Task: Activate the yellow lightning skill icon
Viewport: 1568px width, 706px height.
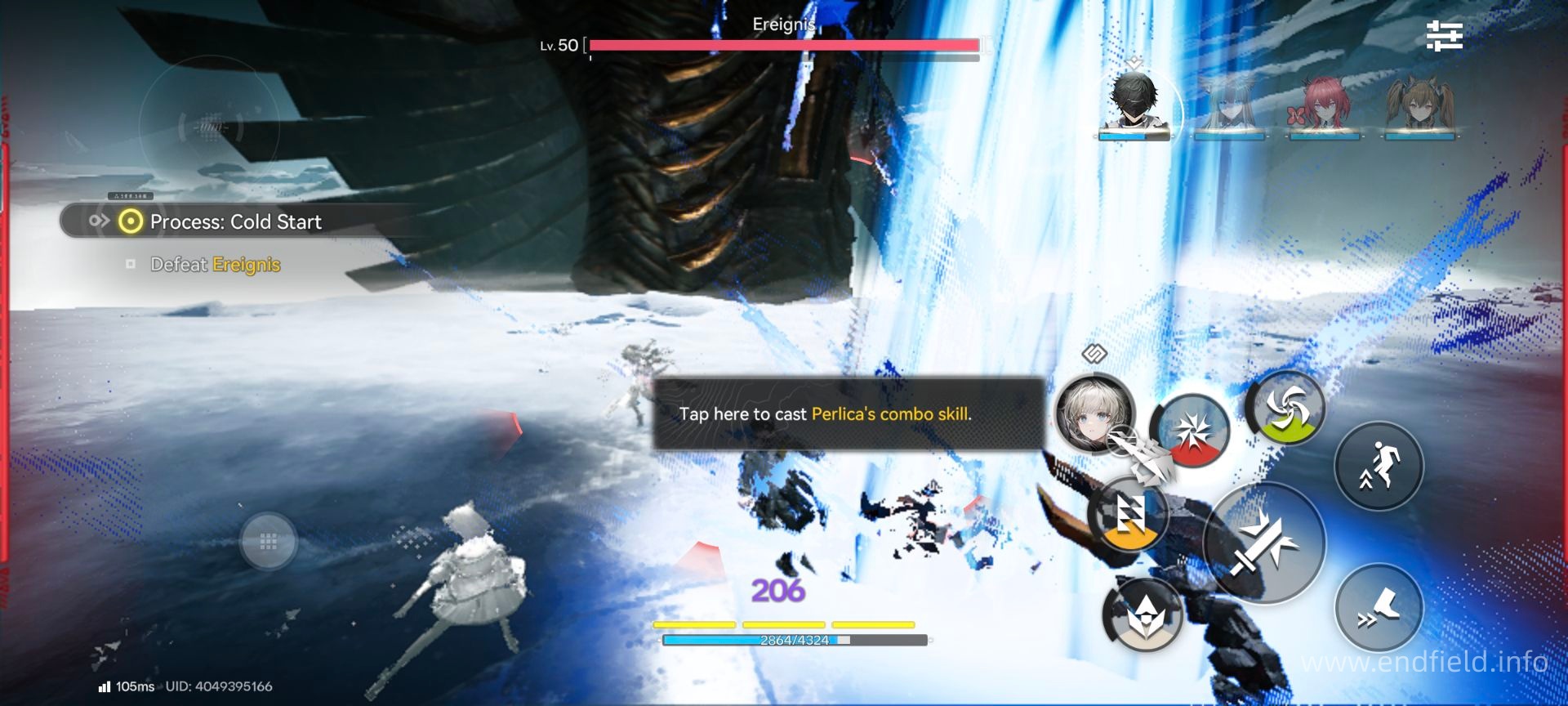Action: click(1129, 515)
